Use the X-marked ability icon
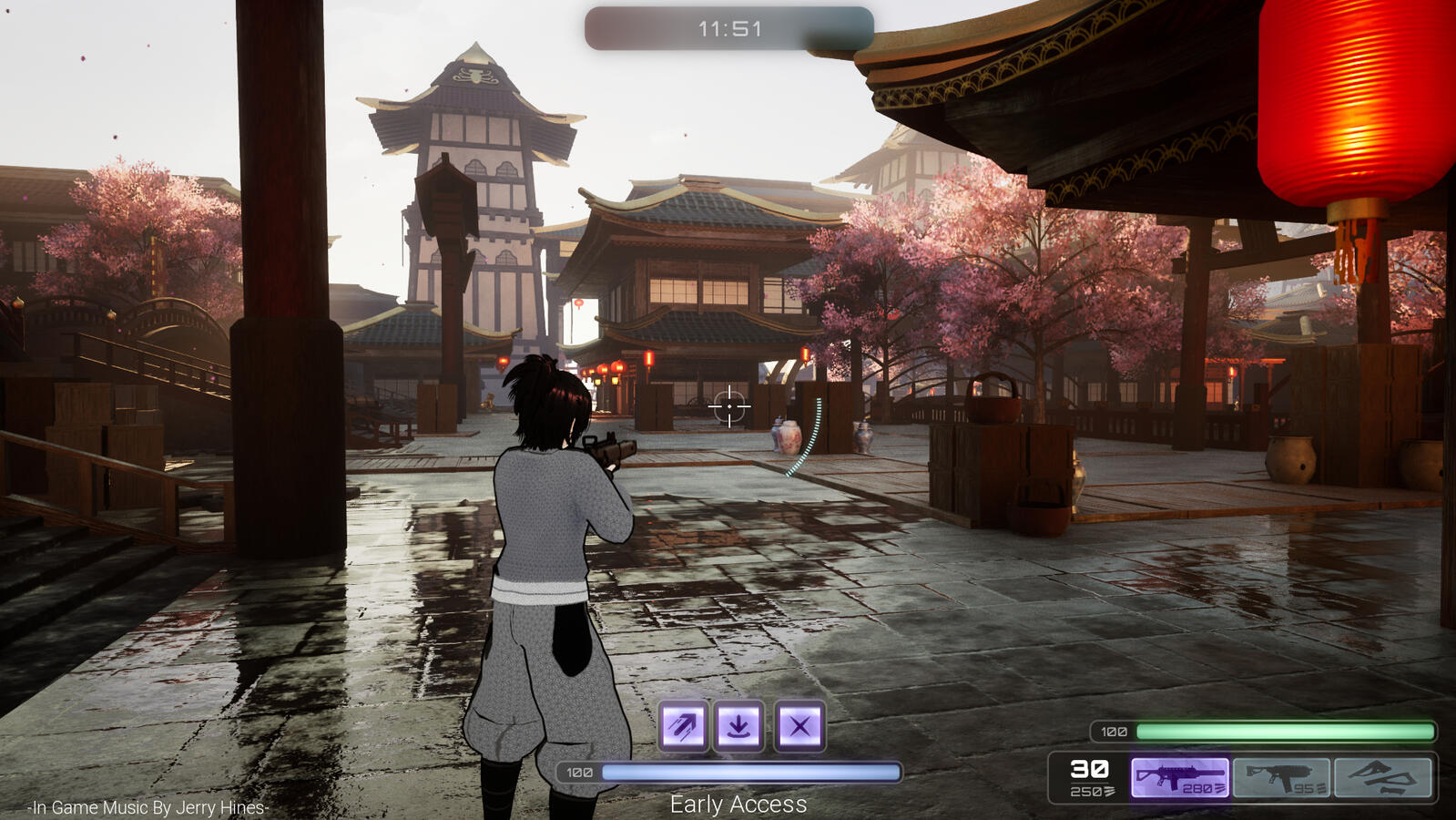The height and width of the screenshot is (820, 1456). pyautogui.click(x=799, y=726)
